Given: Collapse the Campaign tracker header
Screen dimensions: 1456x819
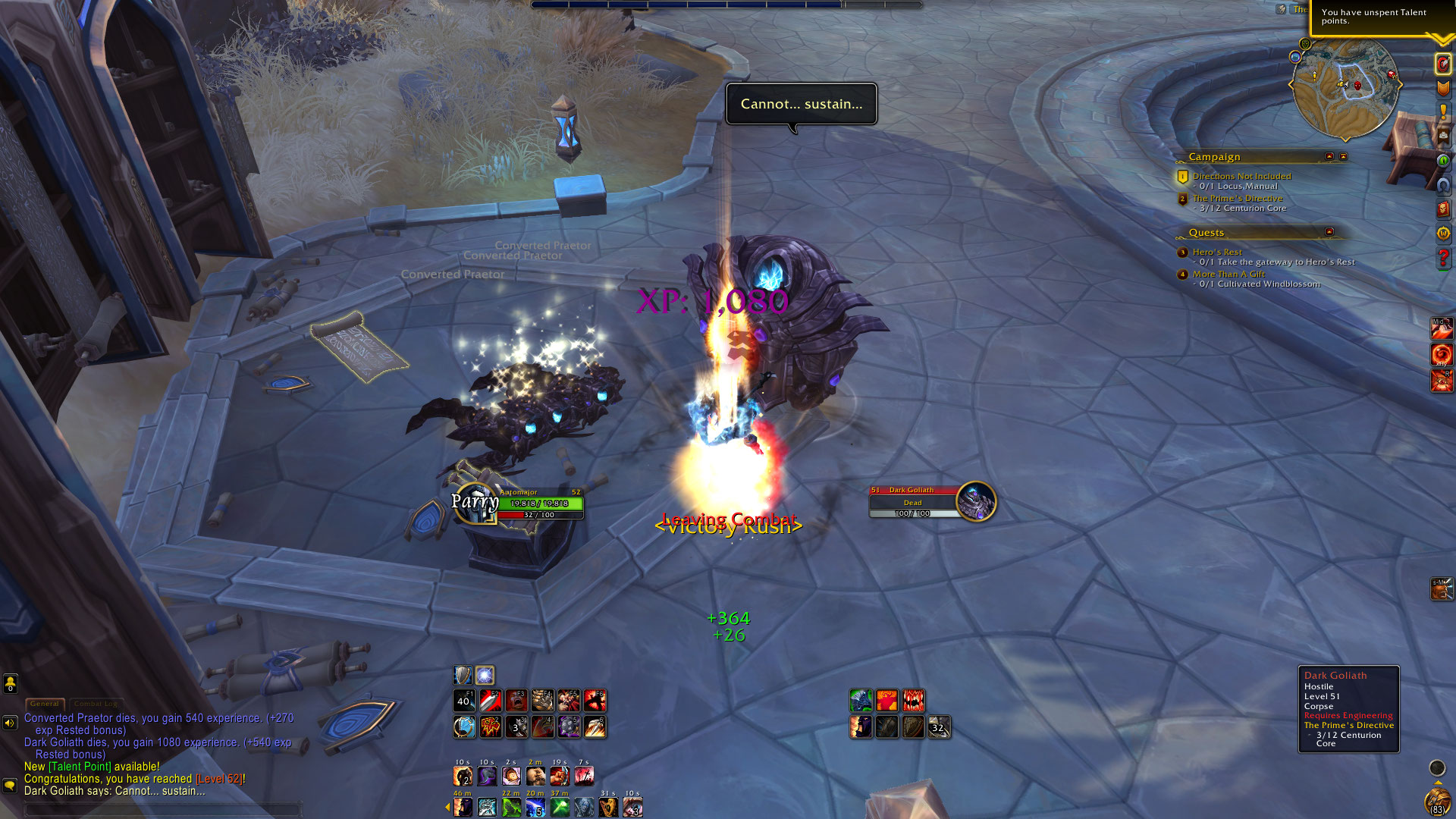Looking at the screenshot, I should pyautogui.click(x=1329, y=156).
